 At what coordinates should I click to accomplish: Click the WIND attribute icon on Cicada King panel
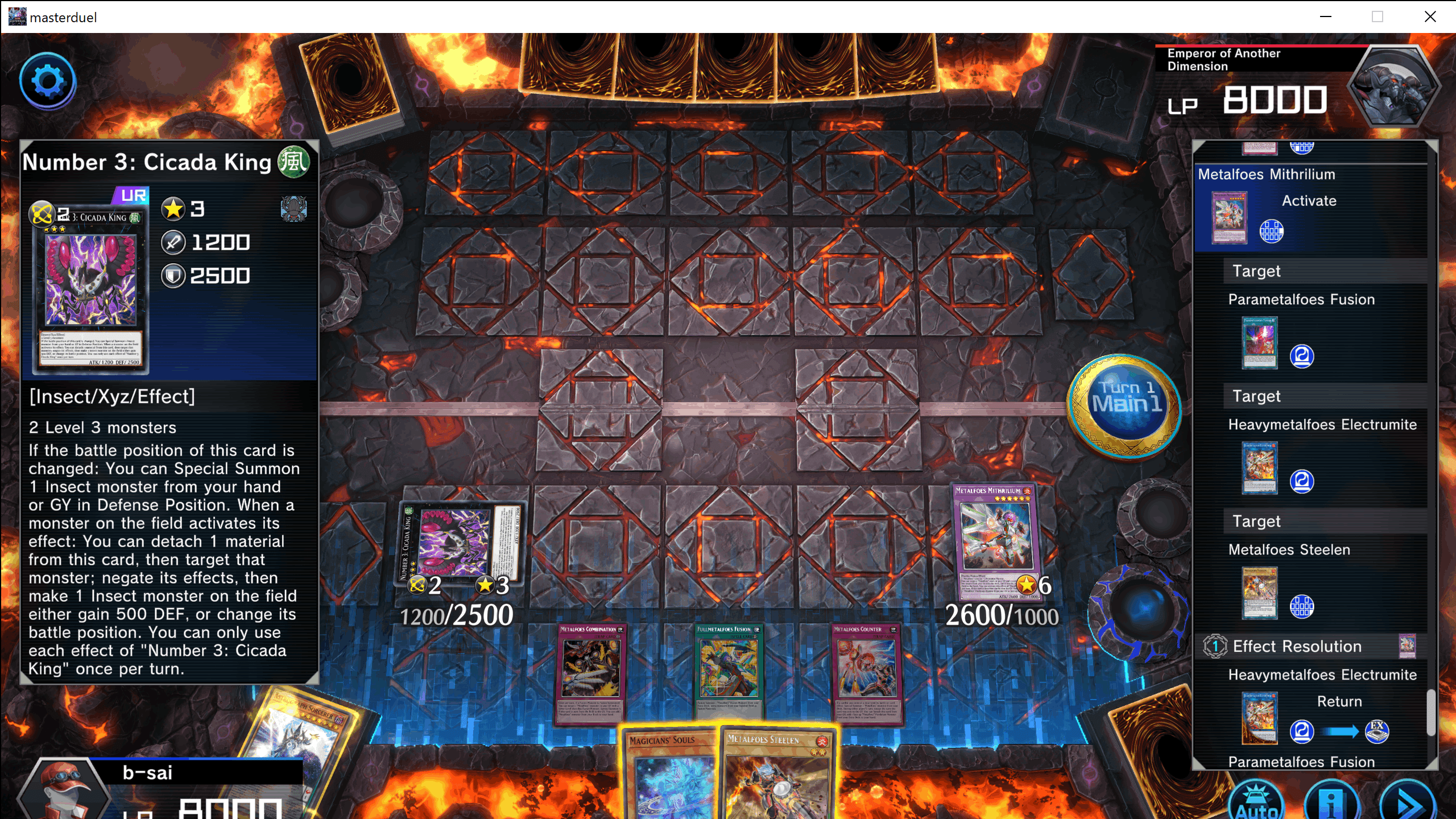(294, 162)
